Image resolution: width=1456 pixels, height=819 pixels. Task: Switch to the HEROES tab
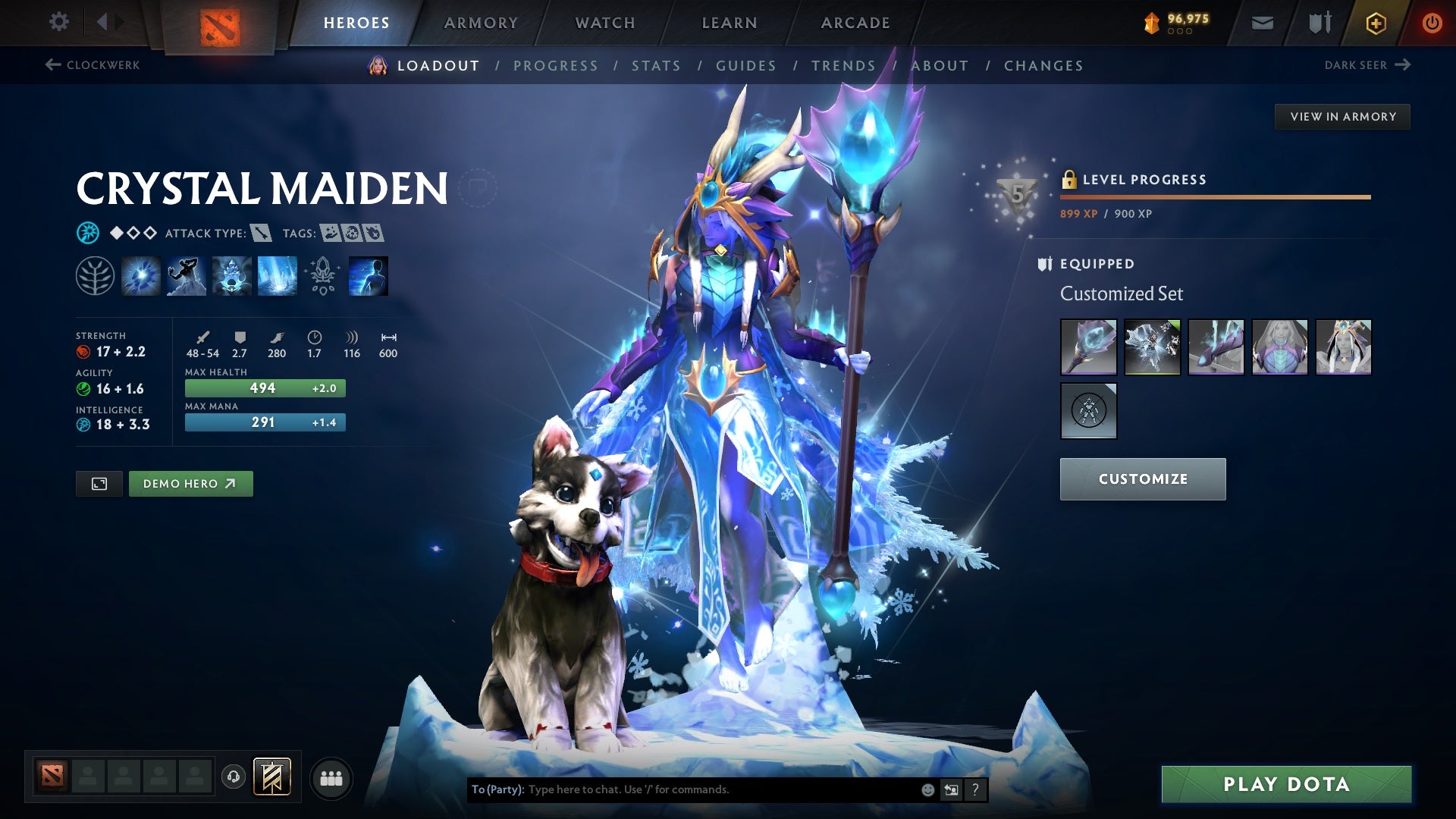(355, 22)
